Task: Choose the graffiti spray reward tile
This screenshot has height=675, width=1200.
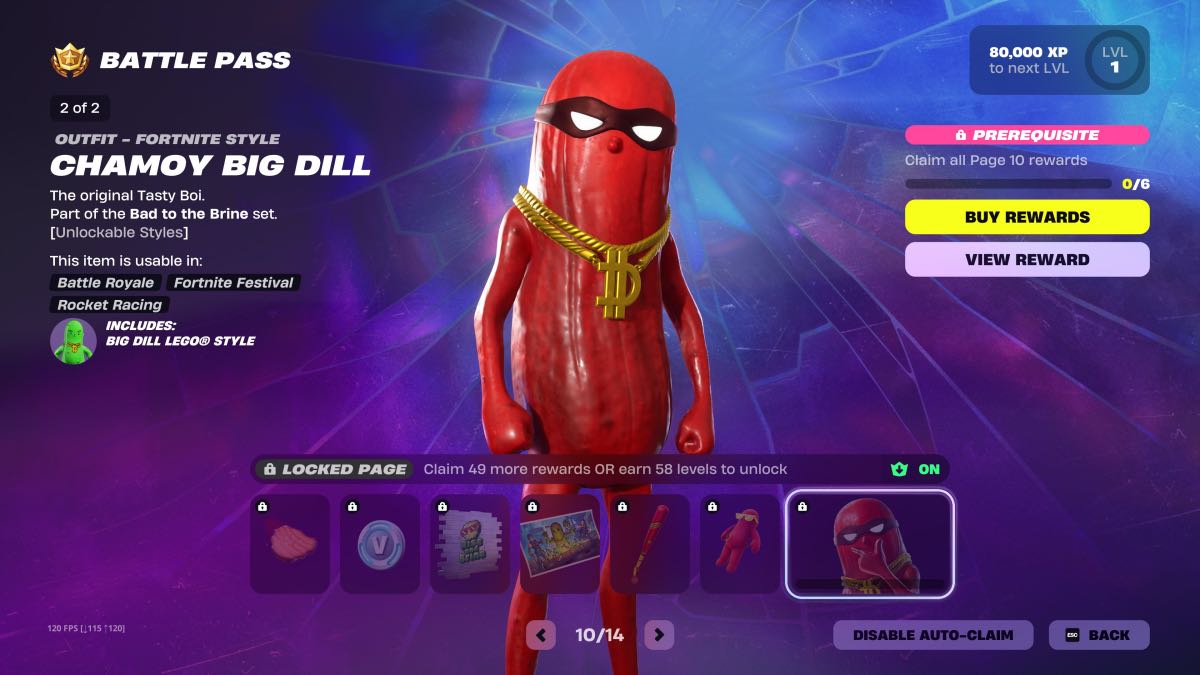Action: (470, 543)
